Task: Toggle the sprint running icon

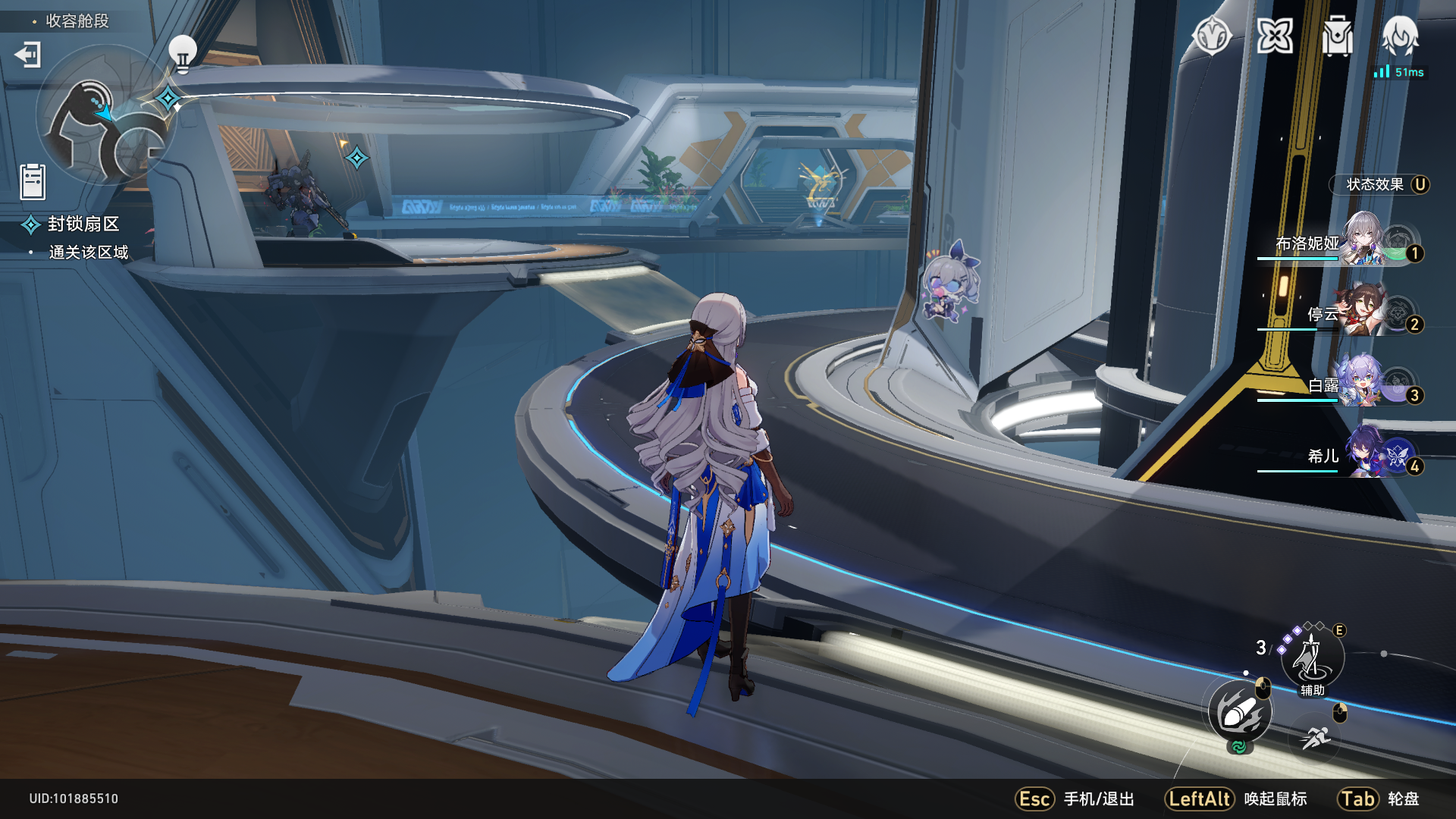Action: click(1316, 736)
